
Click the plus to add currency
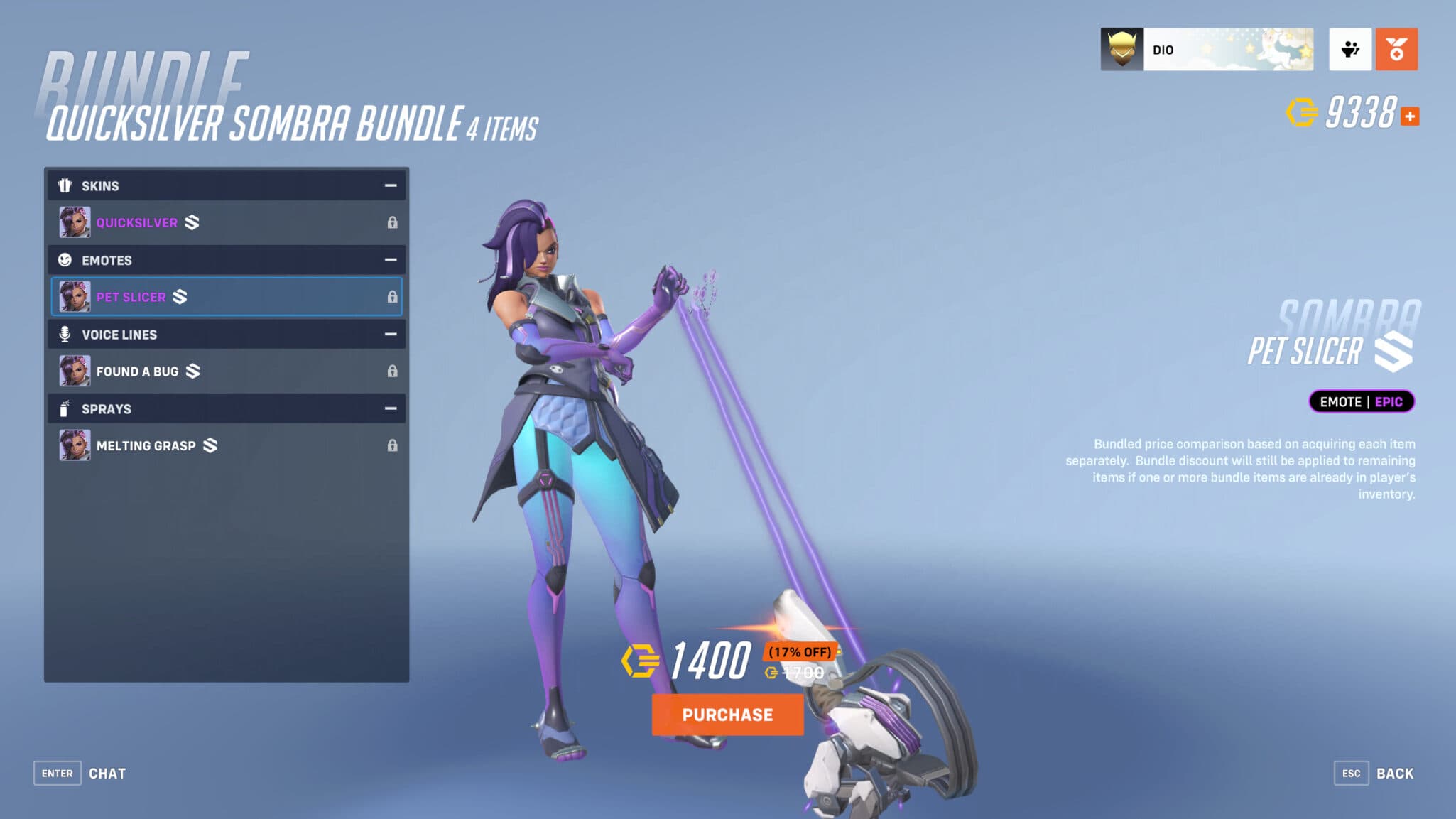1411,115
